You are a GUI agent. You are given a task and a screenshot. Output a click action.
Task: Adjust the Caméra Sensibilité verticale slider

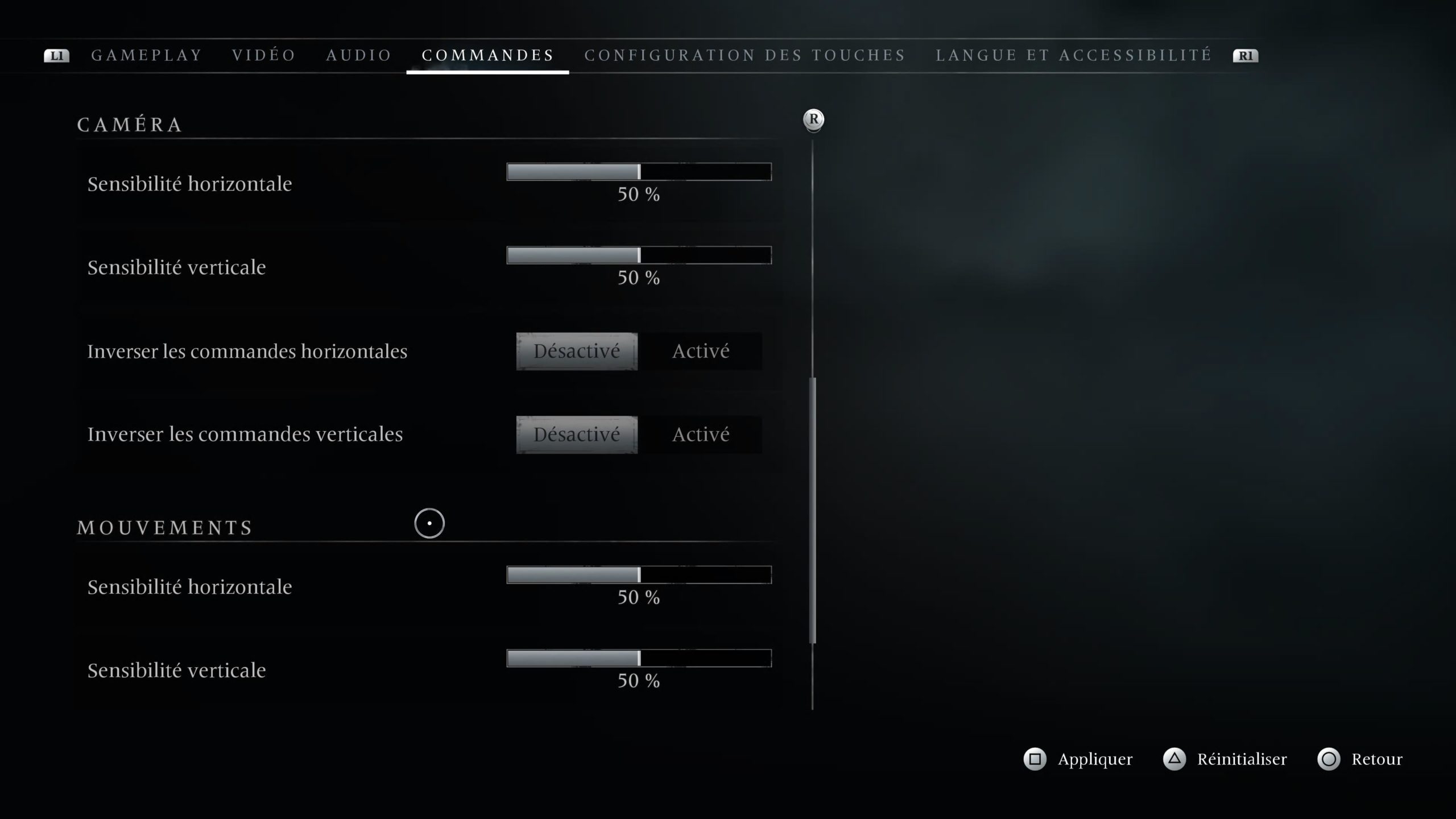[x=639, y=255]
